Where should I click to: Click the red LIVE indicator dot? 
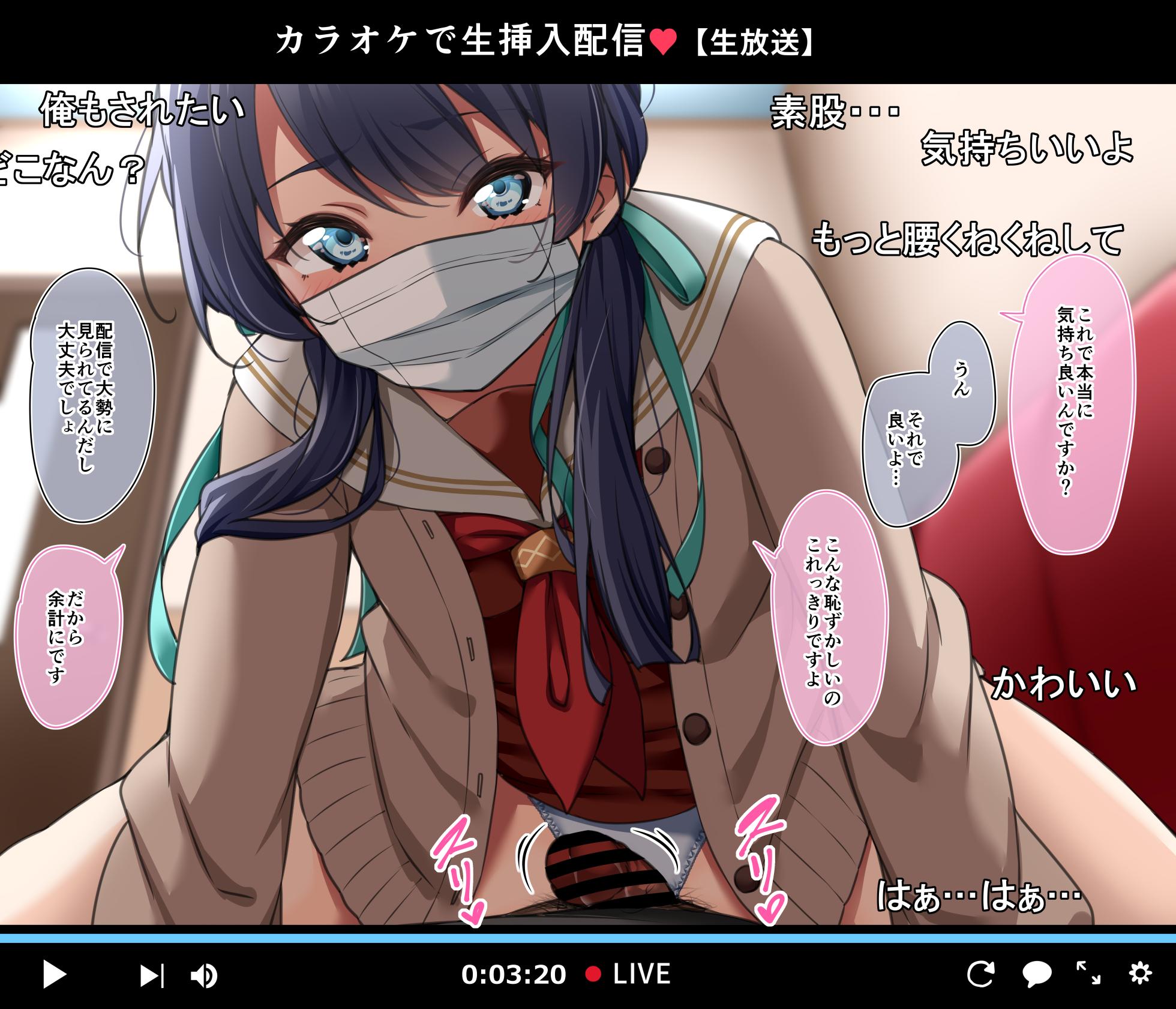[594, 972]
